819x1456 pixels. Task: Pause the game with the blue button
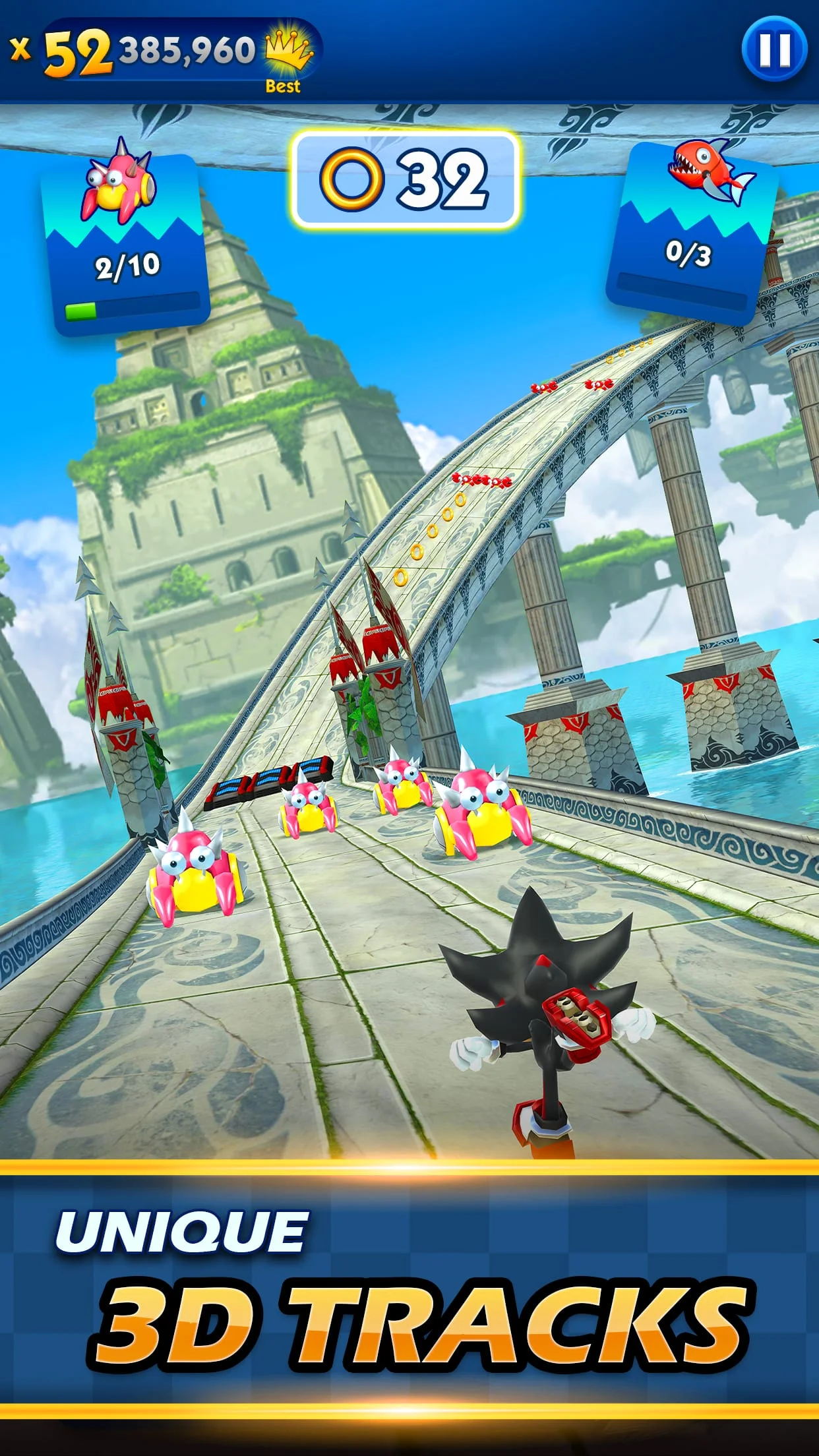coord(774,49)
